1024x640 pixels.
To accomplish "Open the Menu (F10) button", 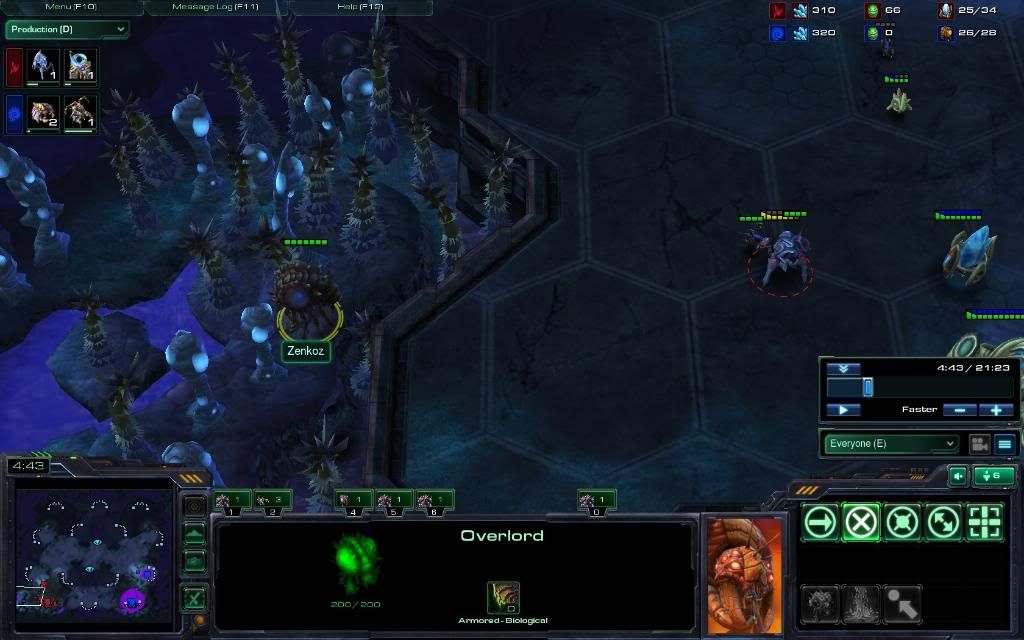I will pyautogui.click(x=71, y=7).
